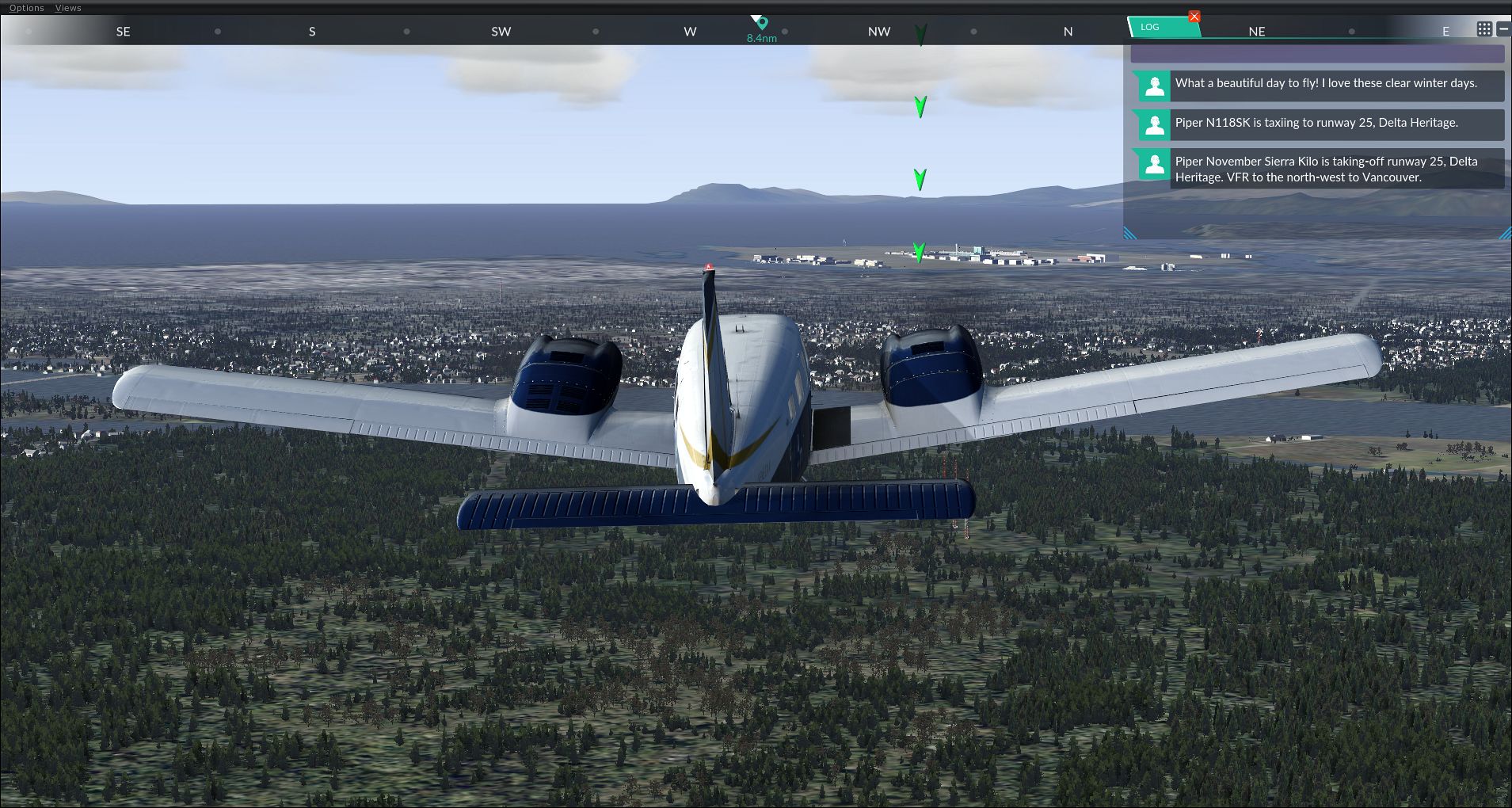Open the Options menu
Viewport: 1512px width, 808px height.
[26, 8]
